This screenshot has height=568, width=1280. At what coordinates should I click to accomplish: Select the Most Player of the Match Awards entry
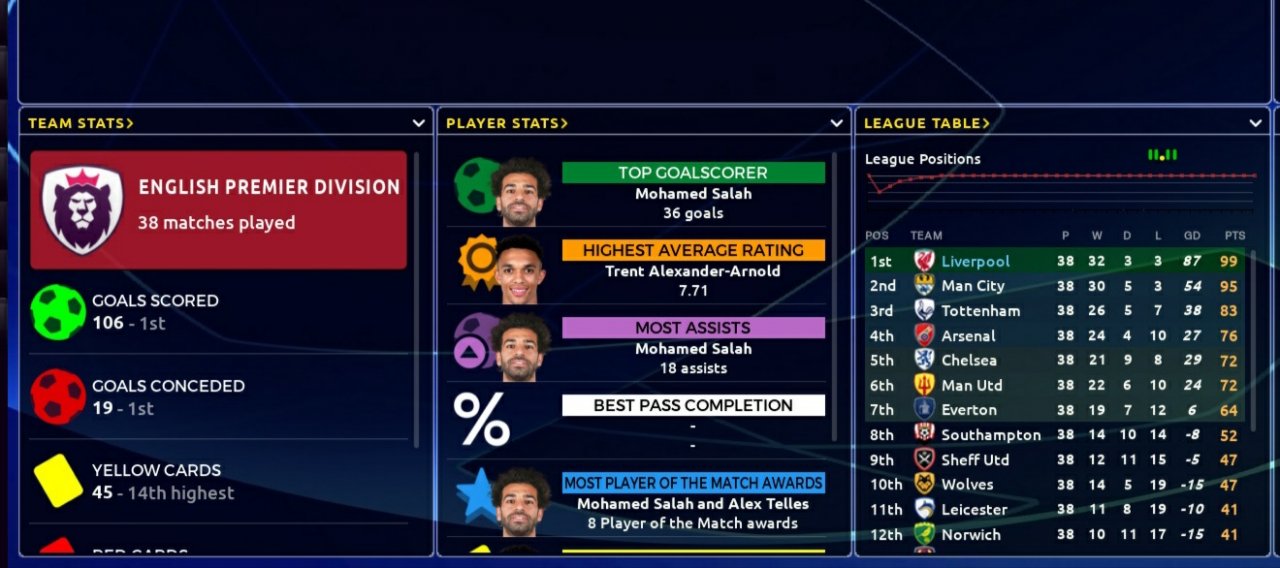tap(693, 483)
